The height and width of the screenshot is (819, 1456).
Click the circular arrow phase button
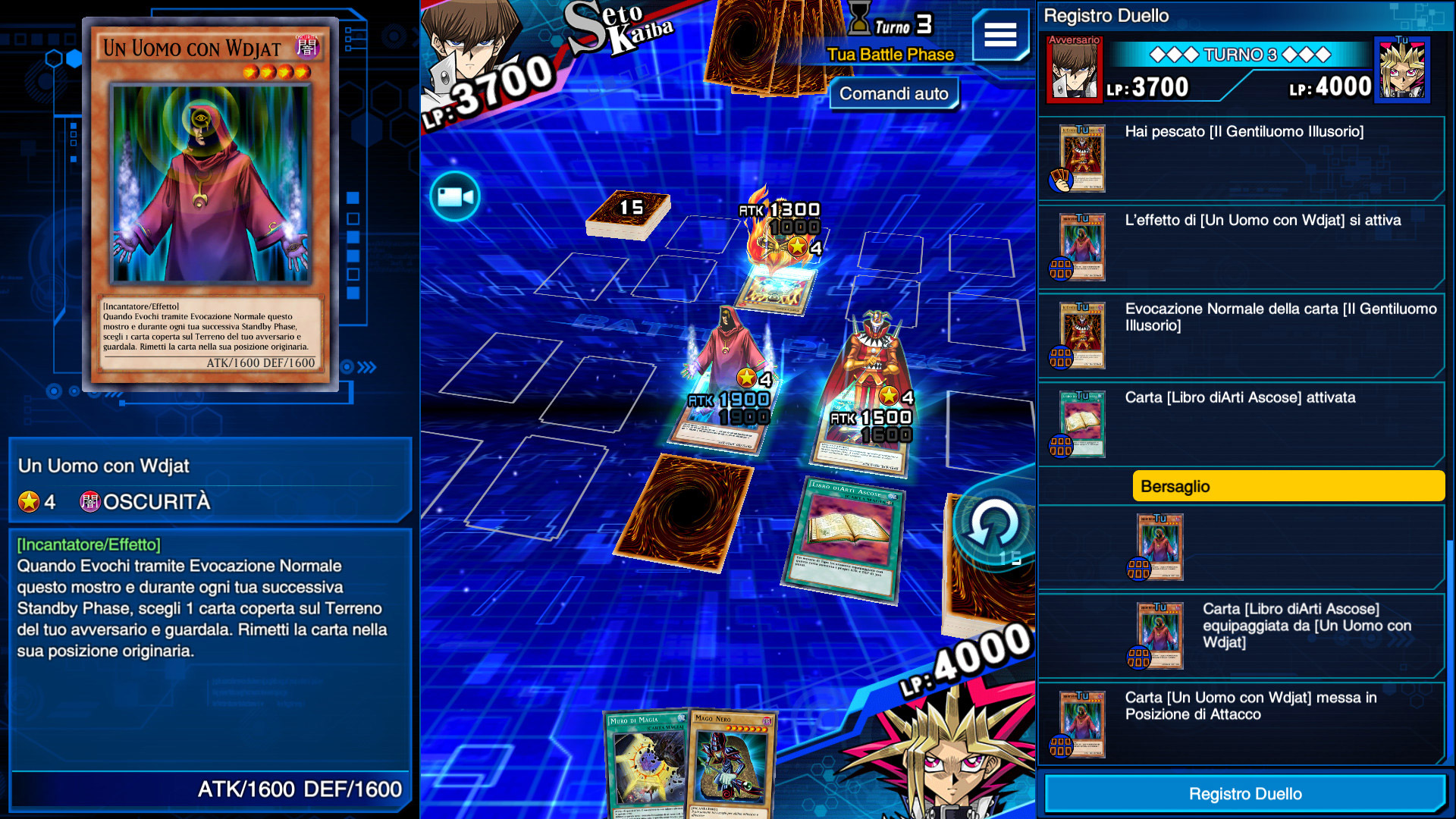[x=993, y=527]
